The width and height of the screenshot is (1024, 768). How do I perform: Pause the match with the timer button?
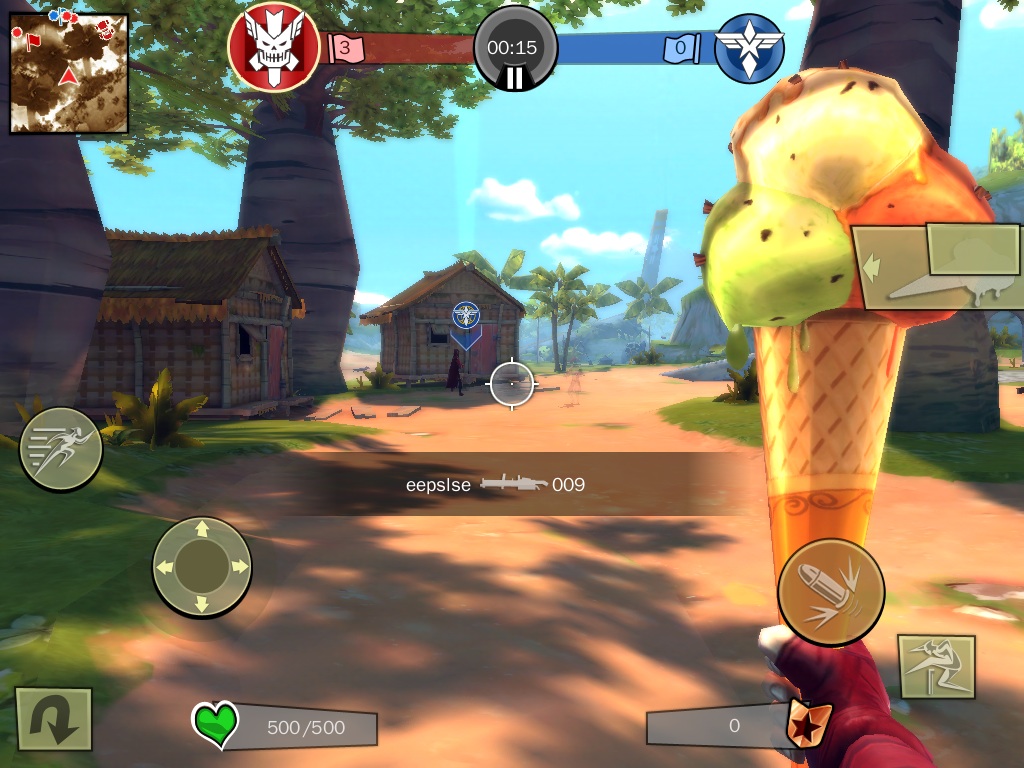(515, 49)
